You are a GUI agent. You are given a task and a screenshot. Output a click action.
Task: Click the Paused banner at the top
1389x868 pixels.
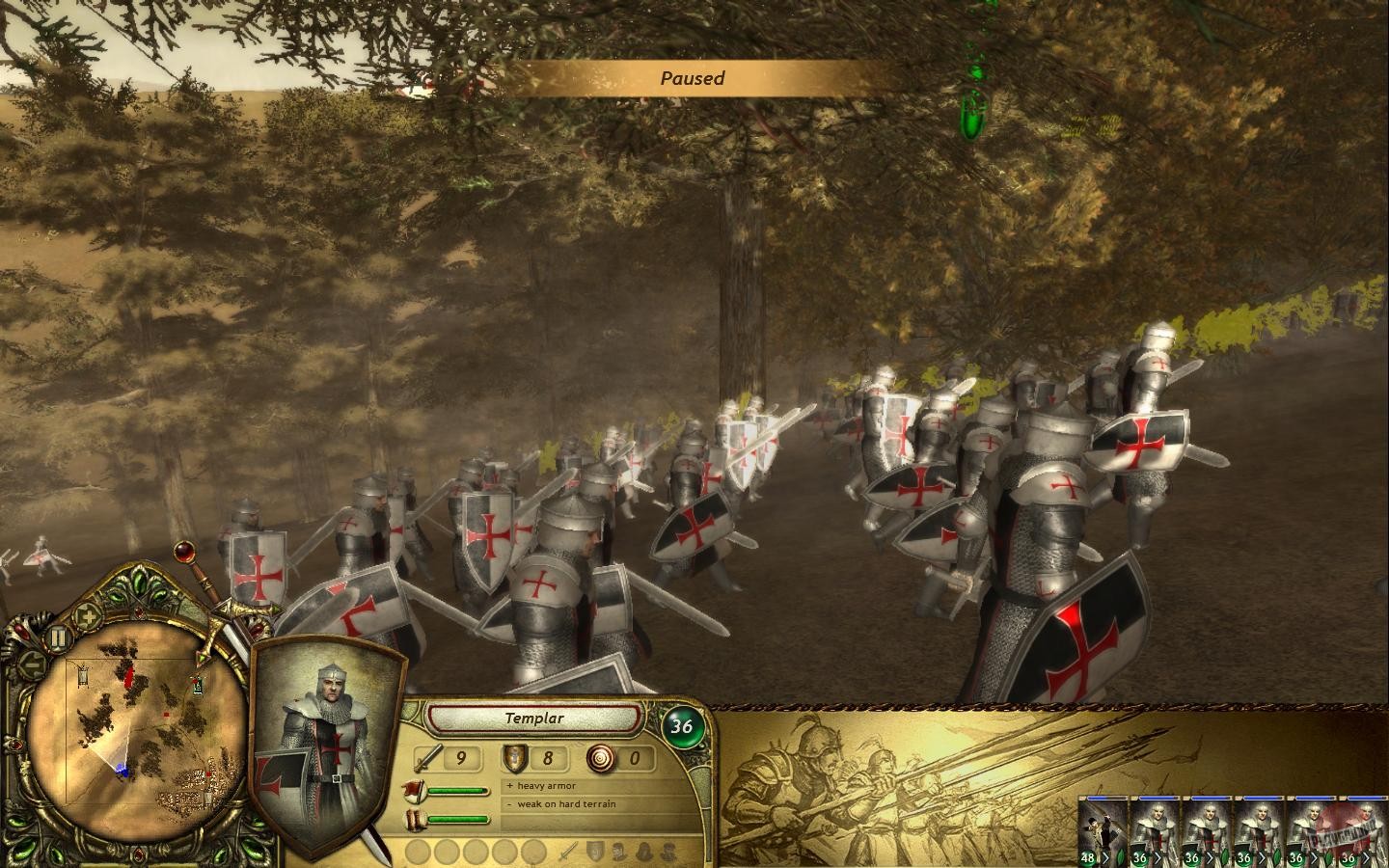(x=694, y=78)
